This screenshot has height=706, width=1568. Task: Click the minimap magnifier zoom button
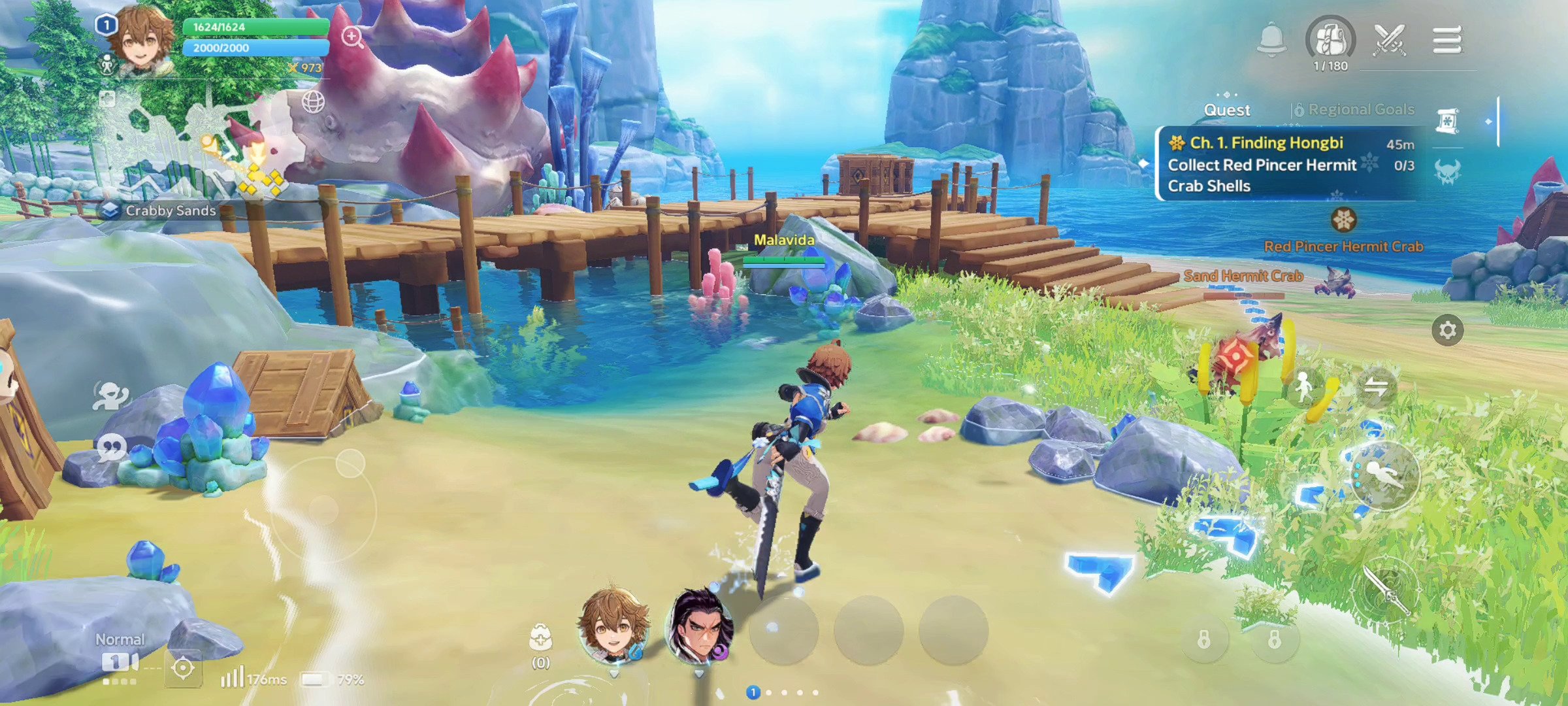coord(352,37)
